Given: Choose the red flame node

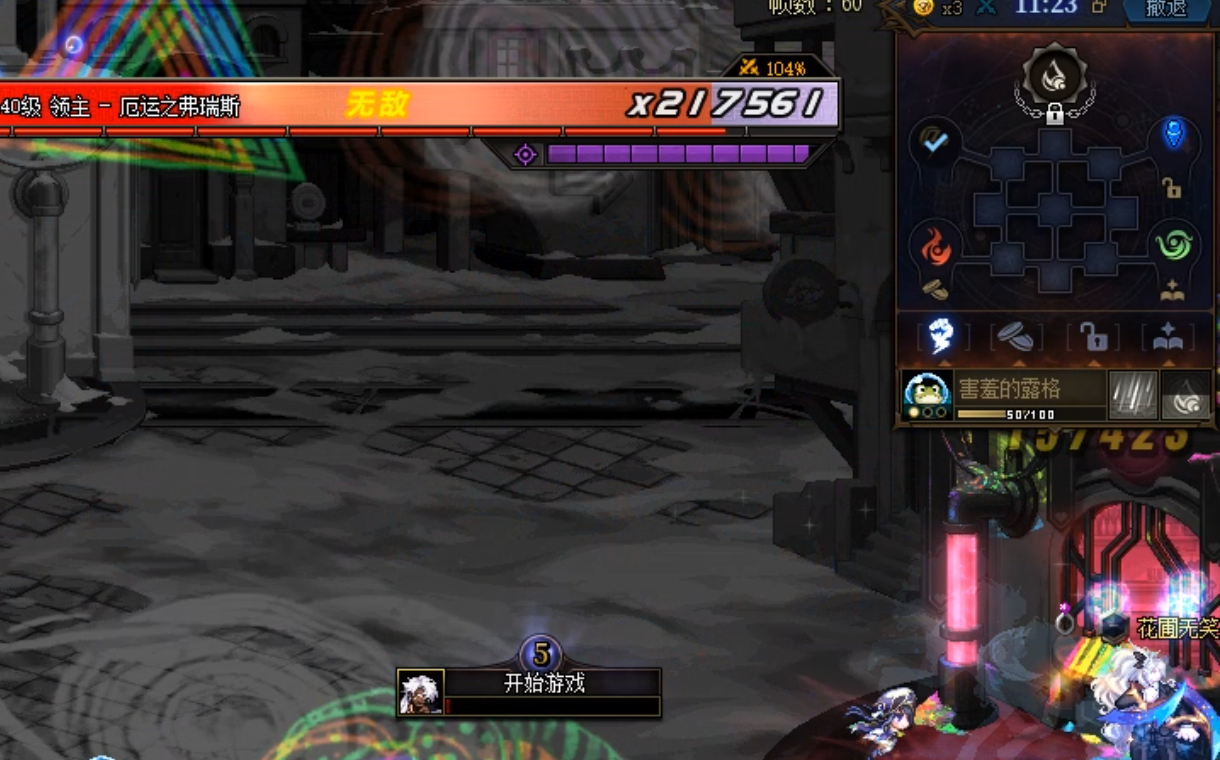Looking at the screenshot, I should (x=936, y=247).
